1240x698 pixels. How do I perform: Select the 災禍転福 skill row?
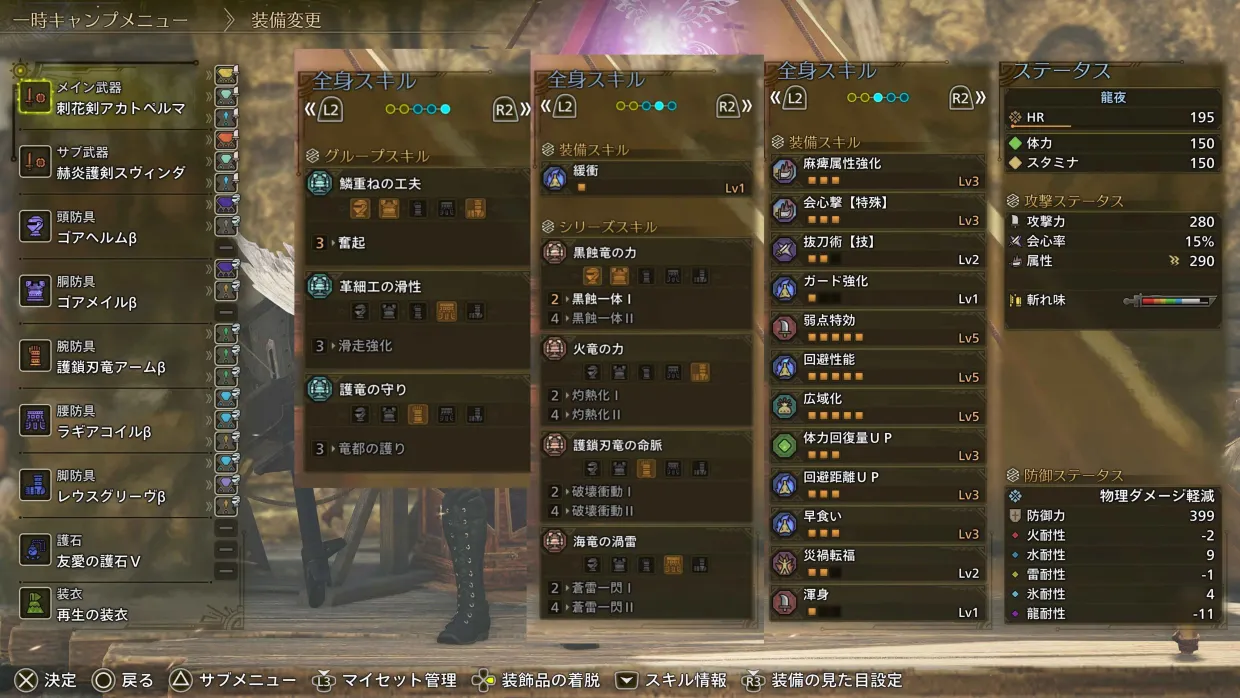878,563
